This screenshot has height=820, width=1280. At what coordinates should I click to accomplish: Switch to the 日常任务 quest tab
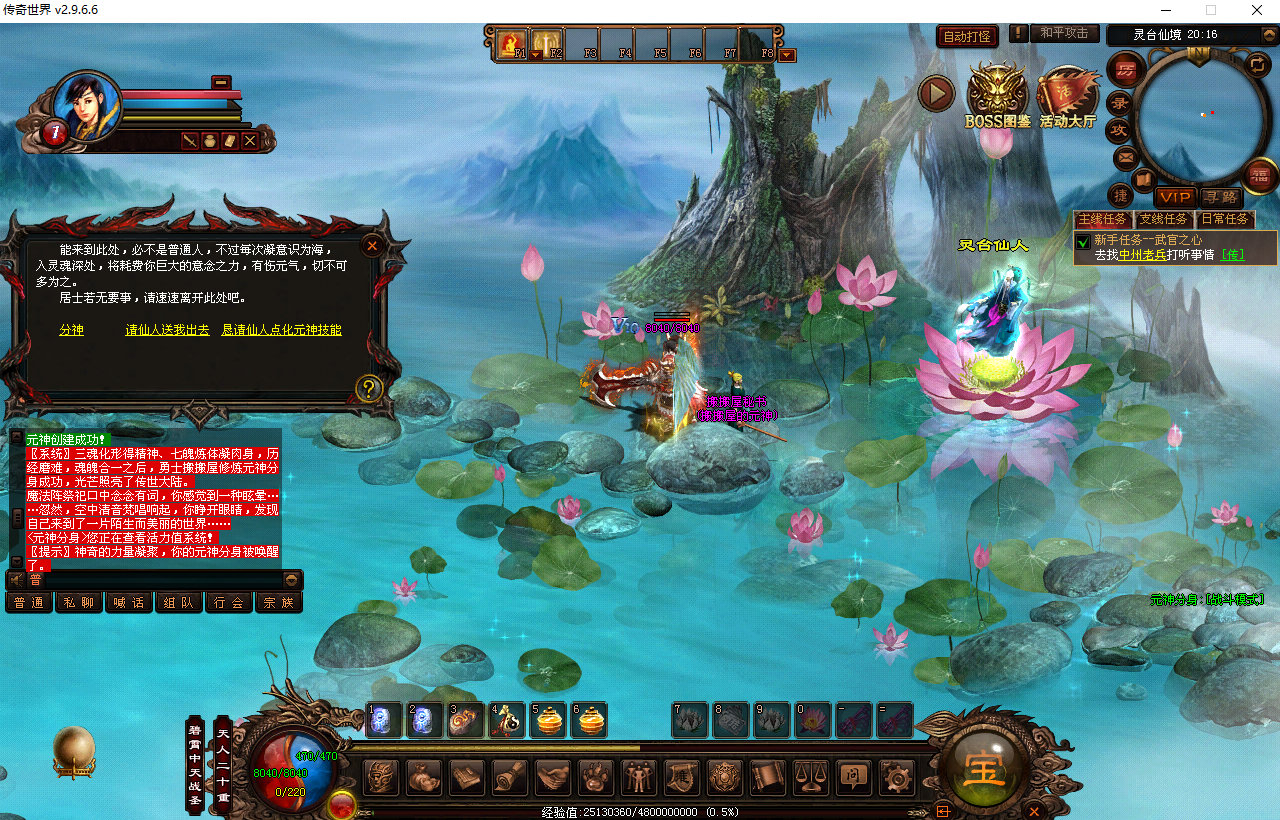(x=1225, y=219)
